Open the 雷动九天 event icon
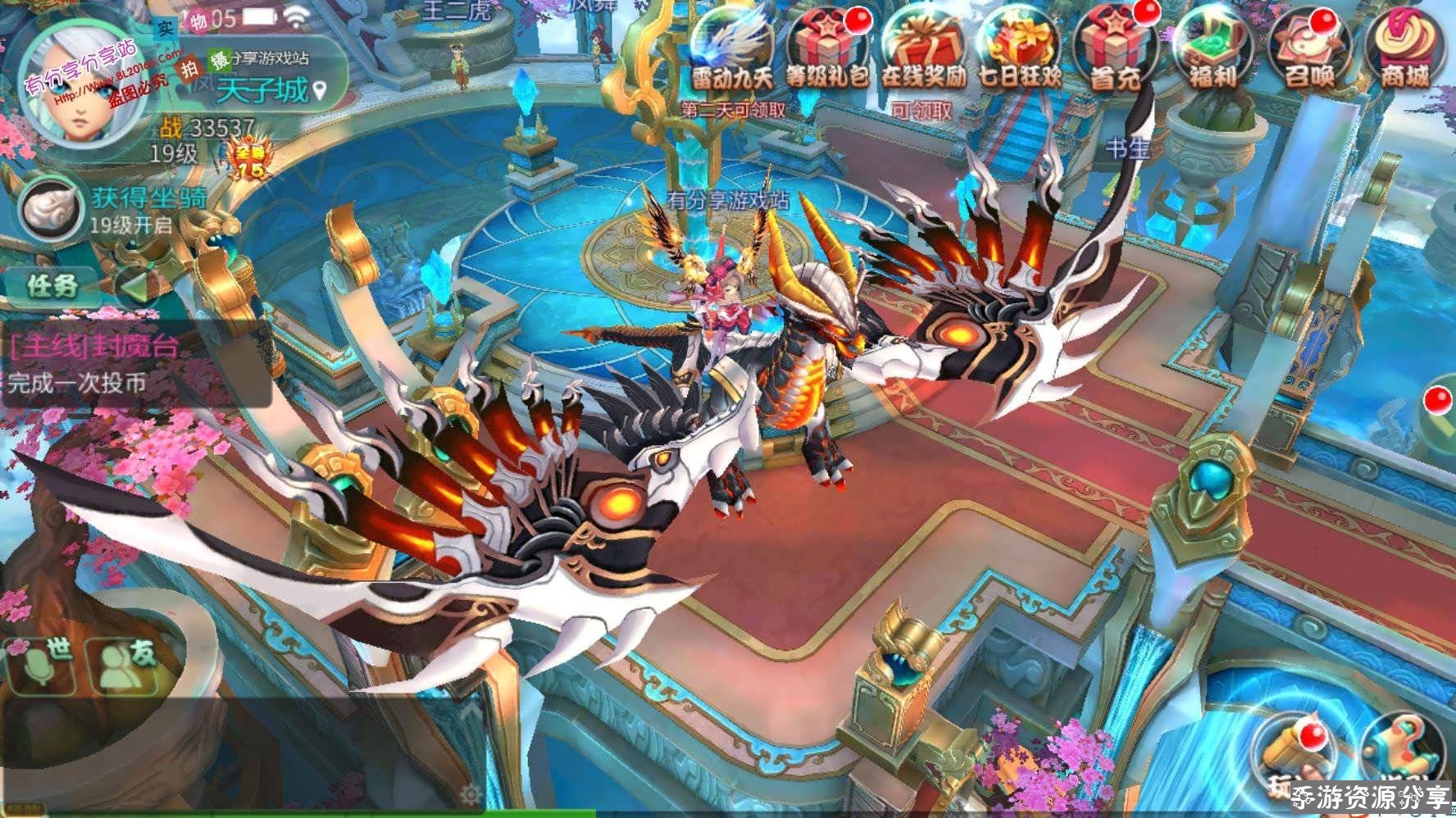 tap(731, 48)
